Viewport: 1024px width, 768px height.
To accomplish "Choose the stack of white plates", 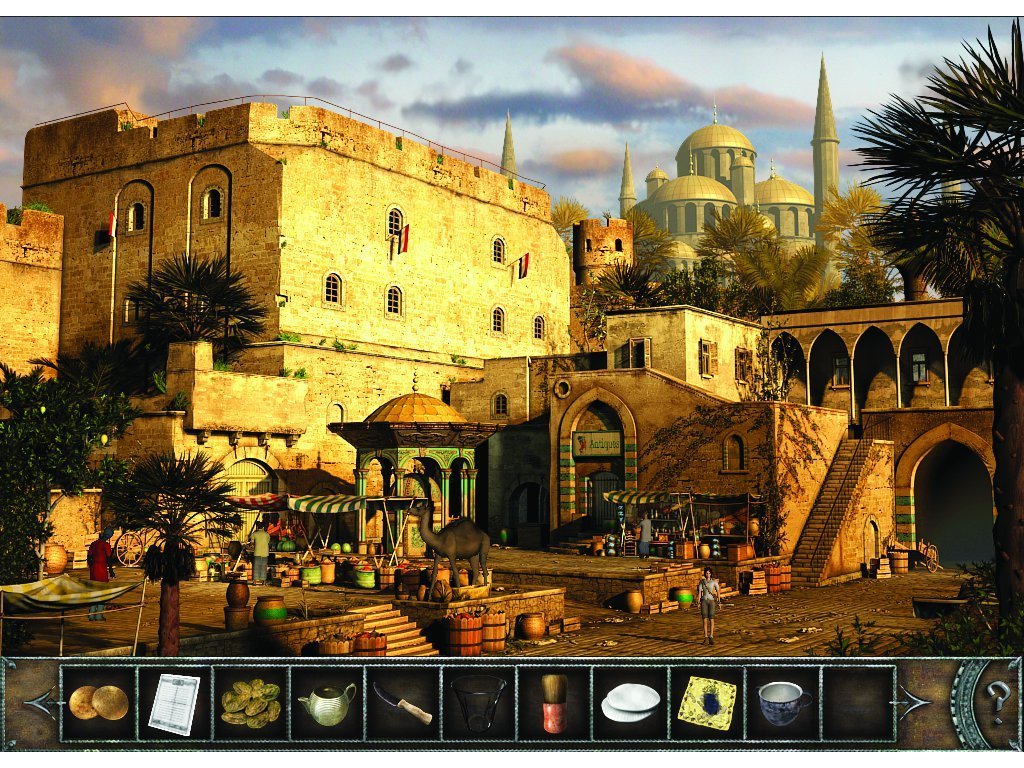I will tap(630, 703).
